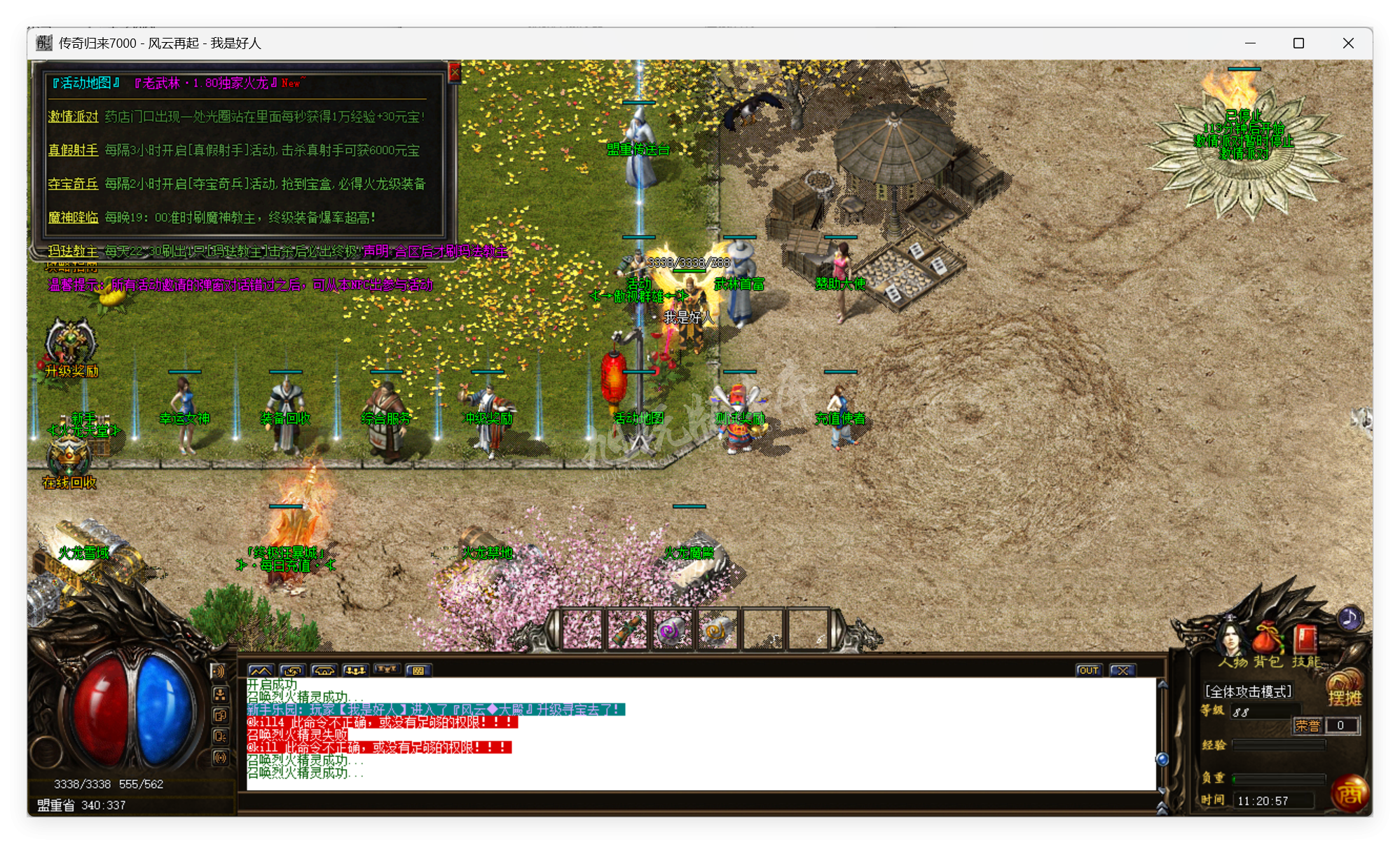1400x844 pixels.
Task: Open the 商 merchant orb icon
Action: coord(1350,793)
